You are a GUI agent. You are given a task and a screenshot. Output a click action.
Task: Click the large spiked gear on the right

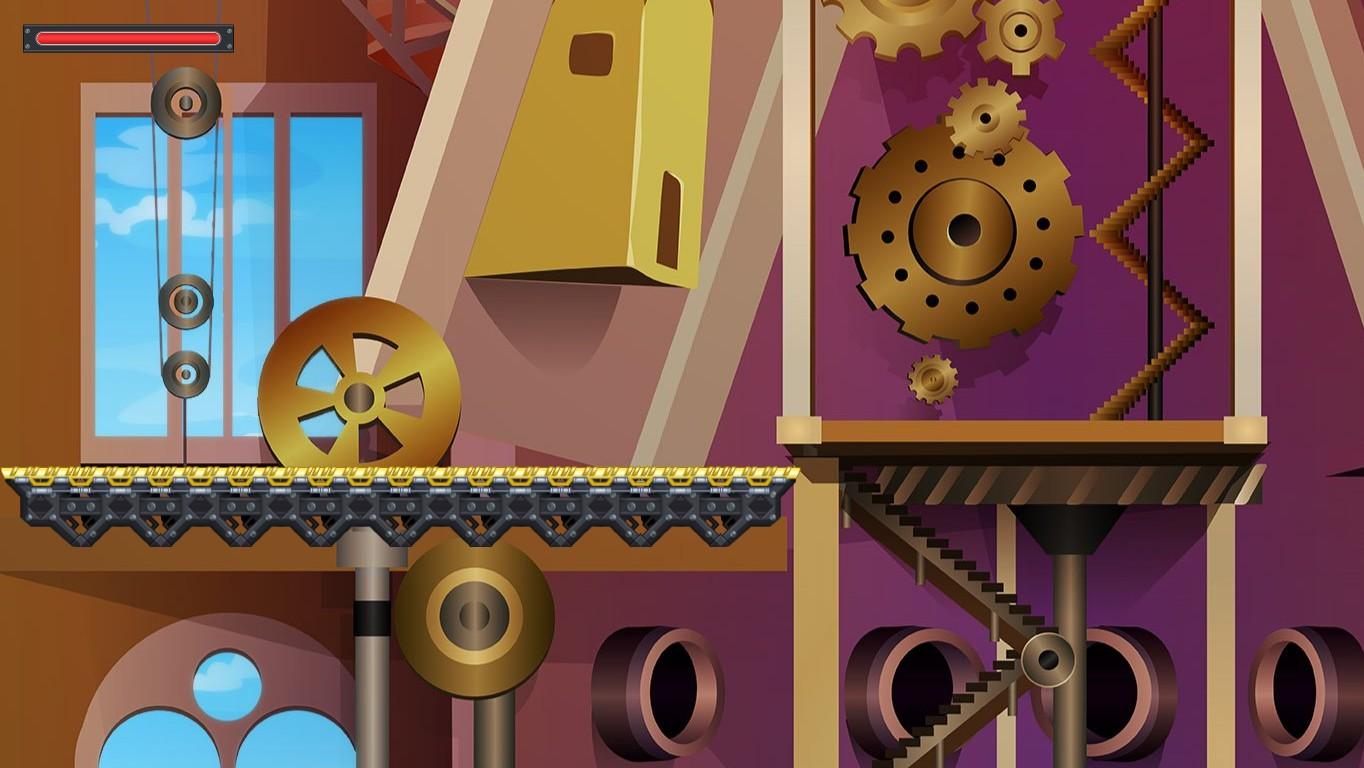click(965, 232)
